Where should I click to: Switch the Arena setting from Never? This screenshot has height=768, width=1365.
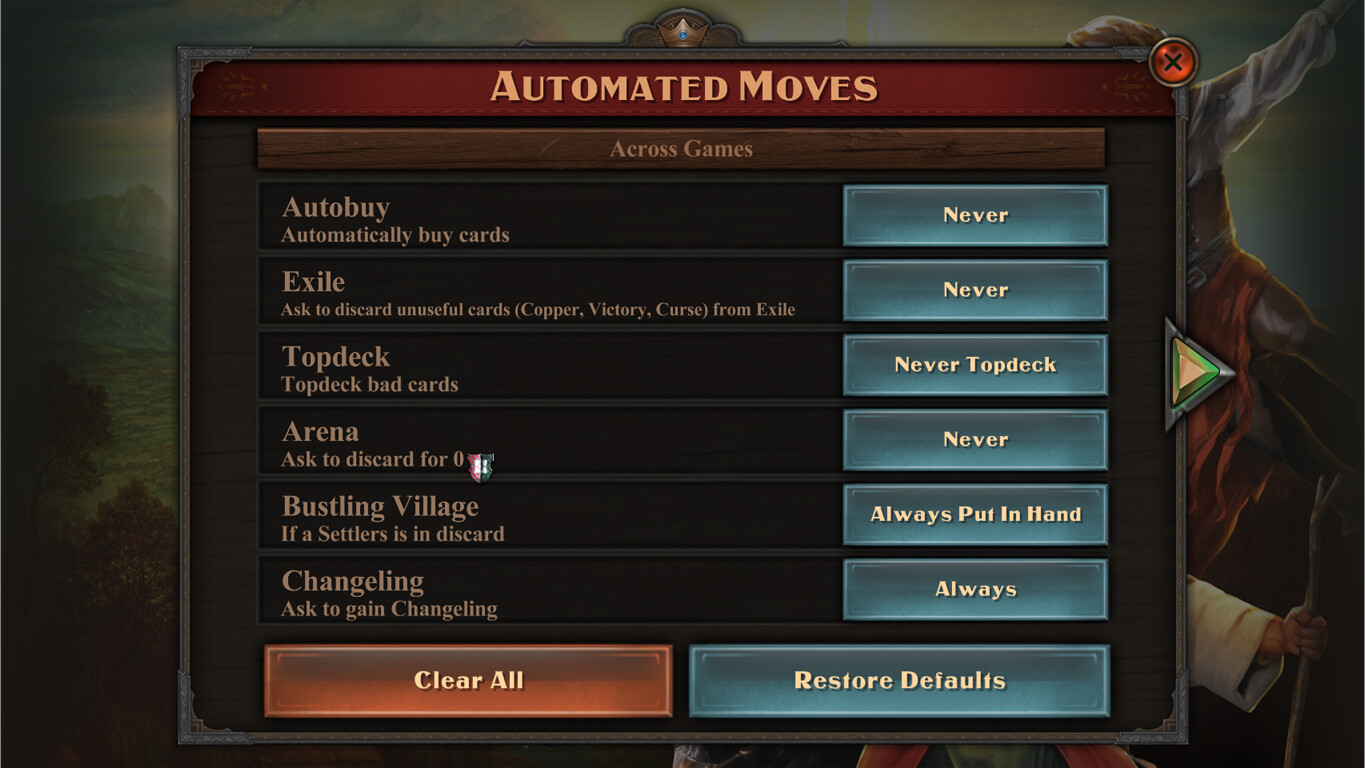975,440
